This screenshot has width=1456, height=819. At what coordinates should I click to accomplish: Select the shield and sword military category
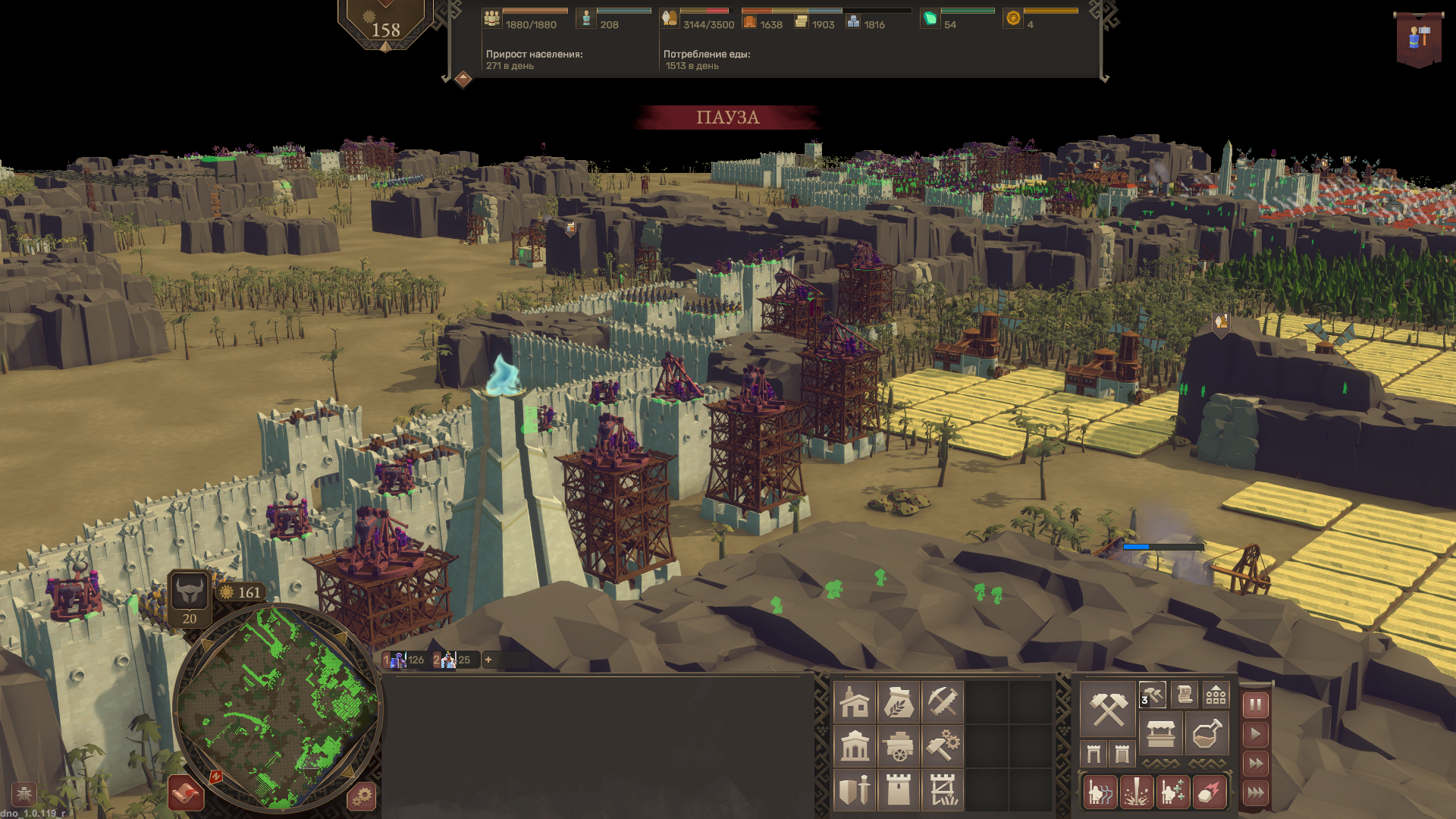(855, 790)
